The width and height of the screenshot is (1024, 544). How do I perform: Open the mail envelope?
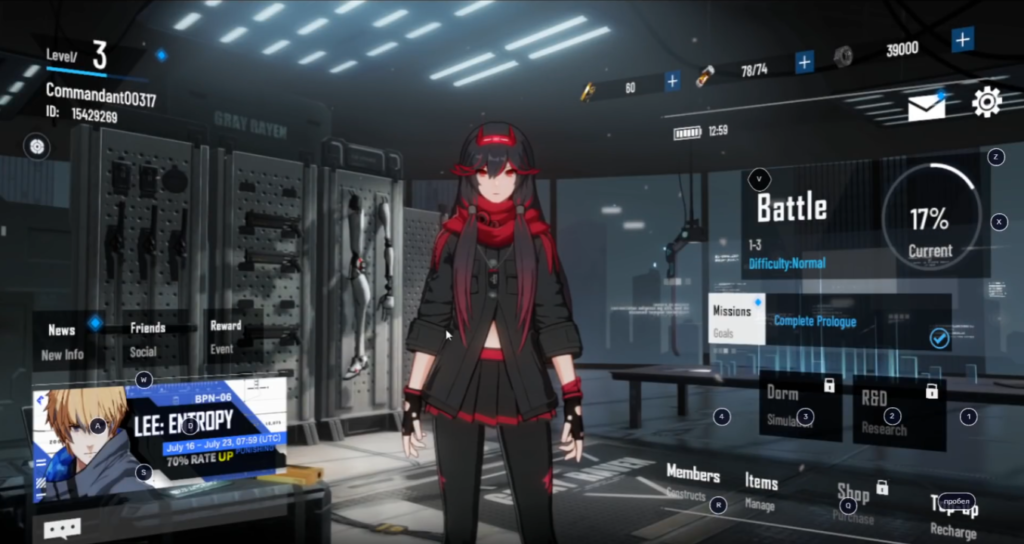tap(926, 106)
